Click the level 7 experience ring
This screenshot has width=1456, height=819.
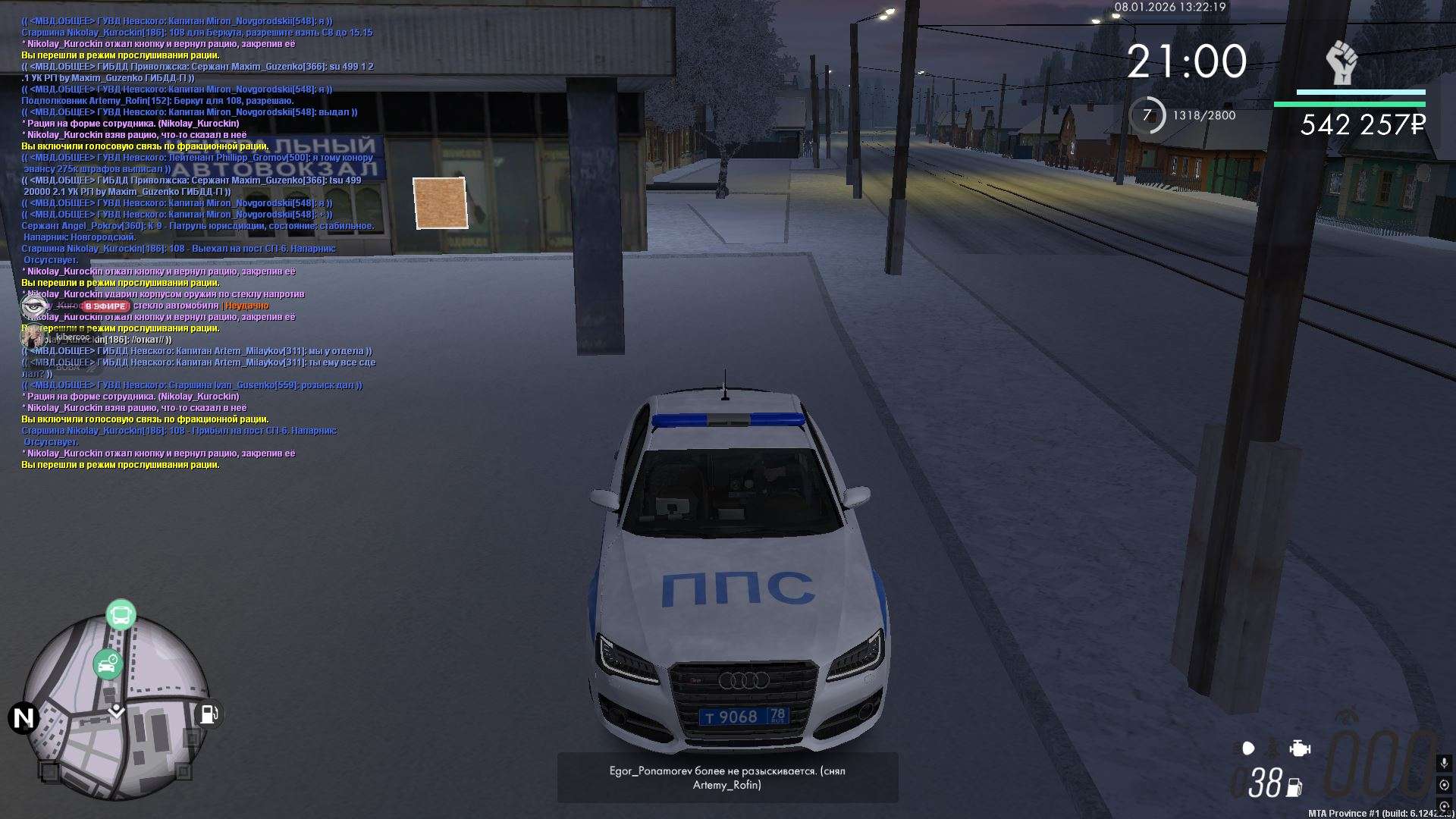1147,115
